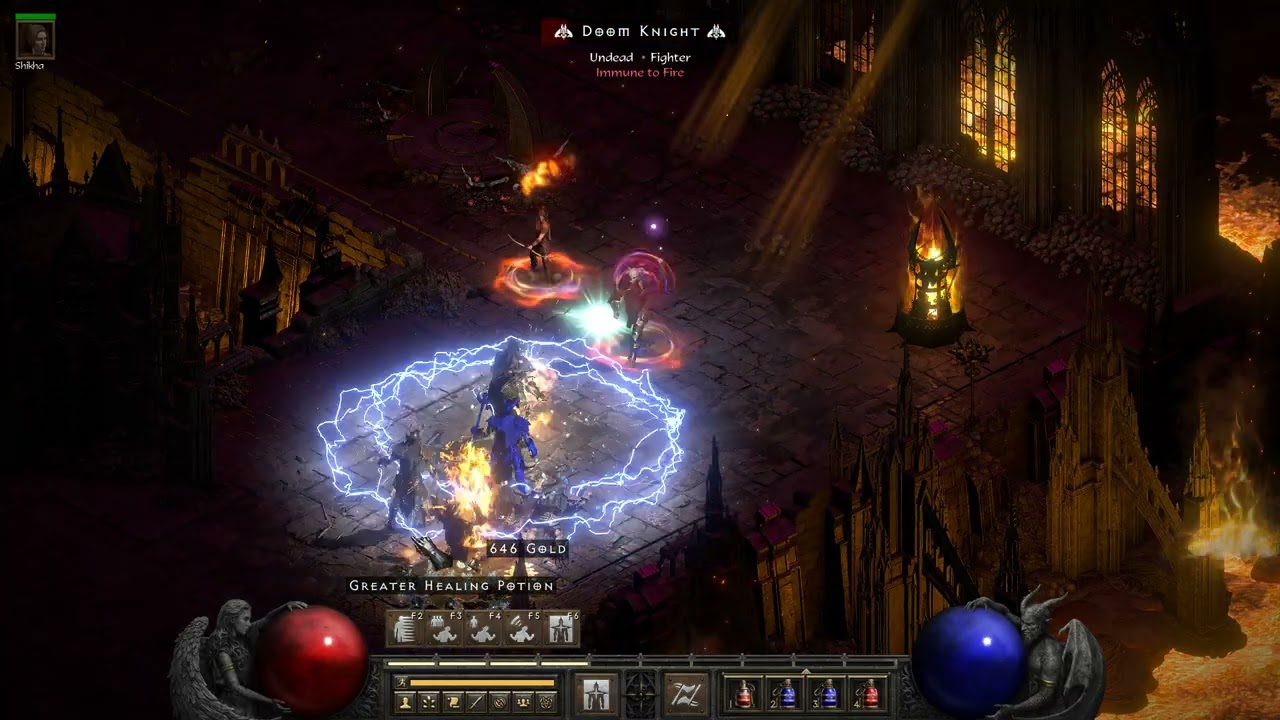Viewport: 1280px width, 720px height.
Task: Drink the blue mana potion in belt slot 2
Action: [787, 693]
